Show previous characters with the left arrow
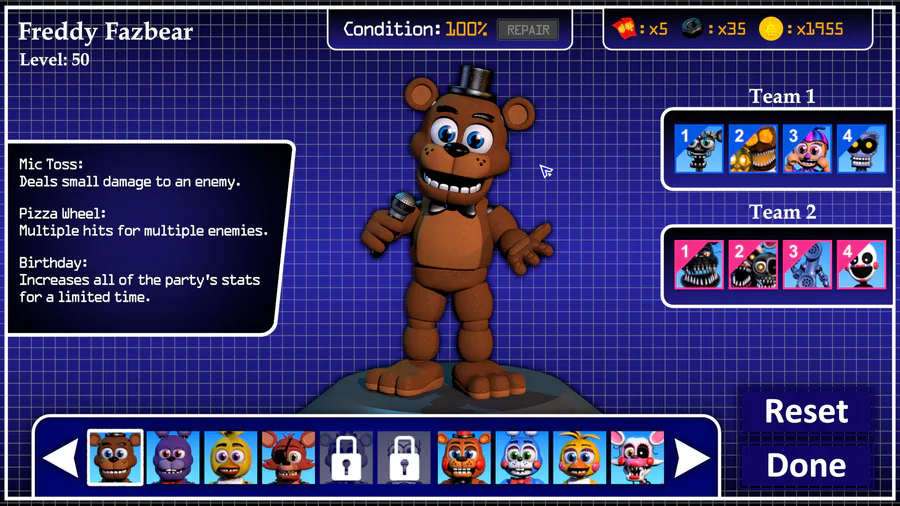This screenshot has height=506, width=900. (x=62, y=458)
